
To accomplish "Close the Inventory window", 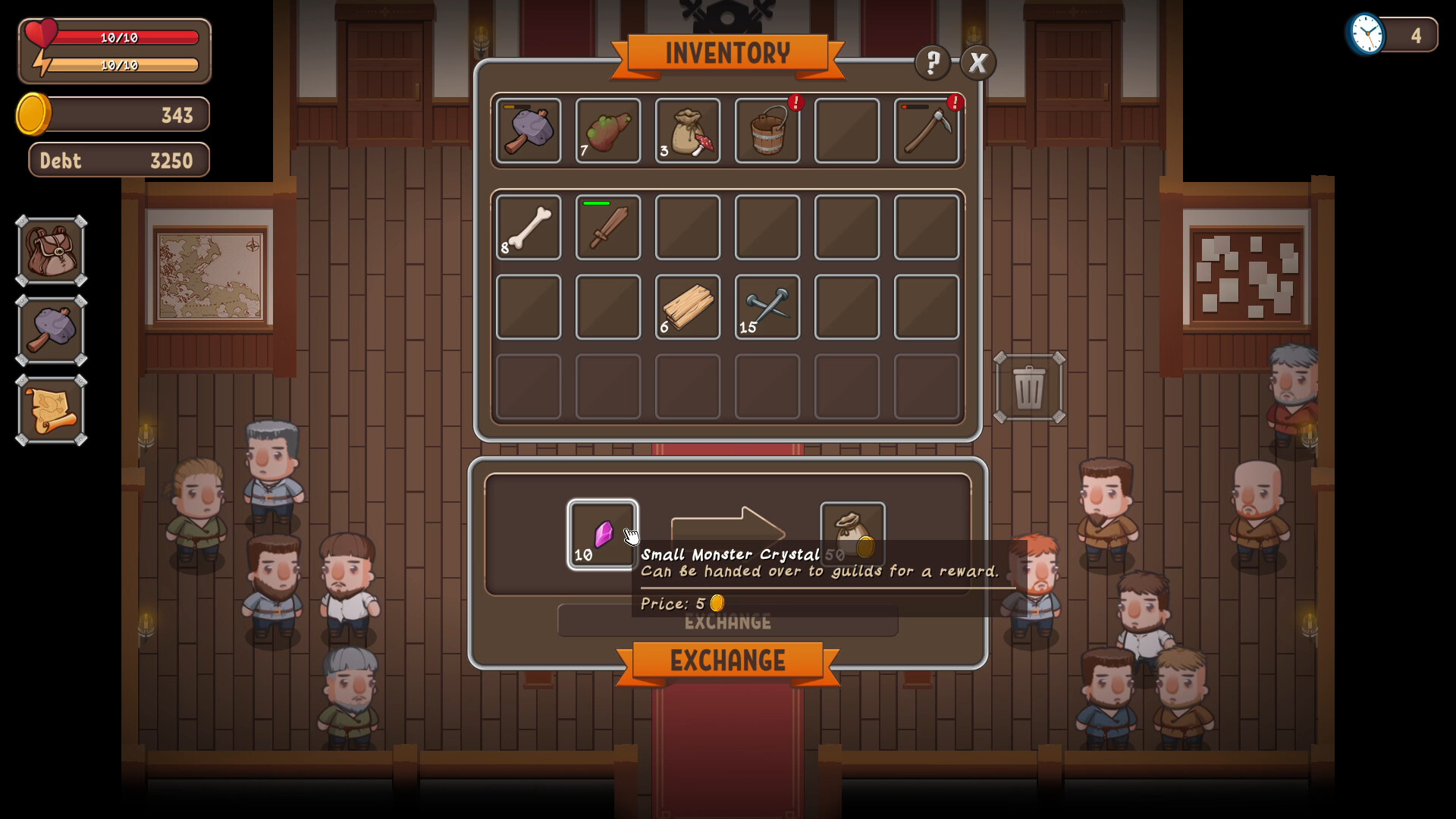I will click(x=978, y=63).
